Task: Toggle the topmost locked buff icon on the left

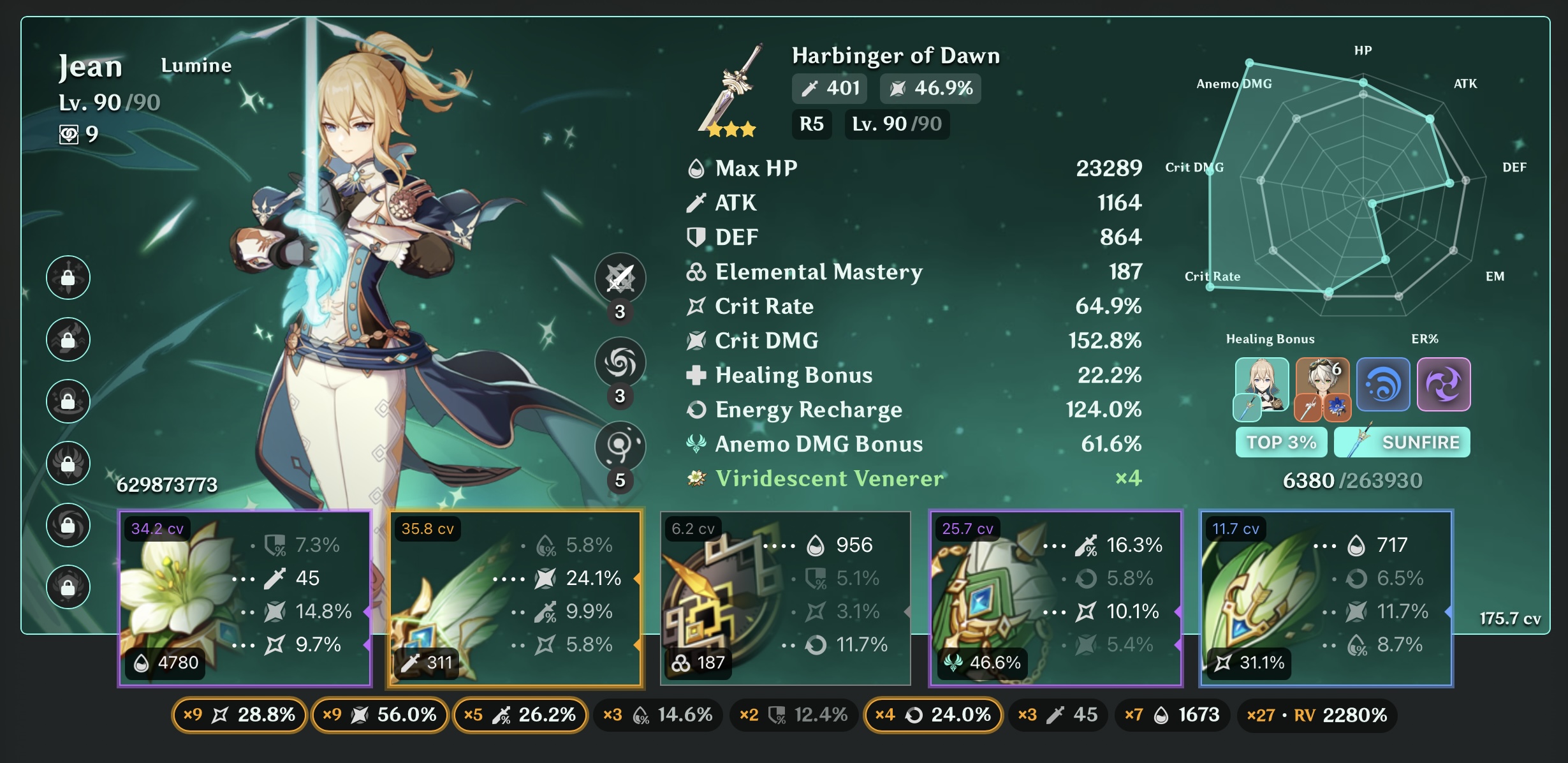Action: point(68,278)
